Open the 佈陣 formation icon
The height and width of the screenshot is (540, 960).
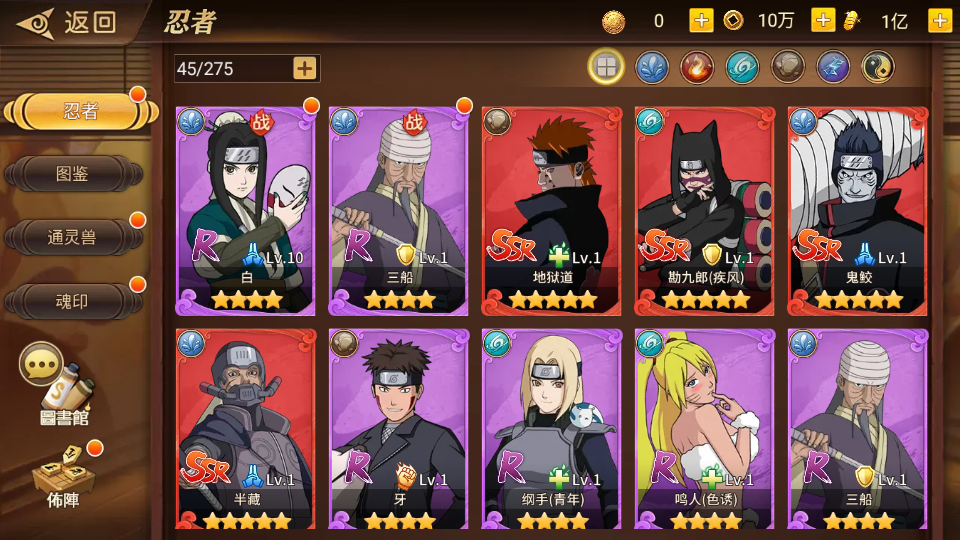point(62,474)
